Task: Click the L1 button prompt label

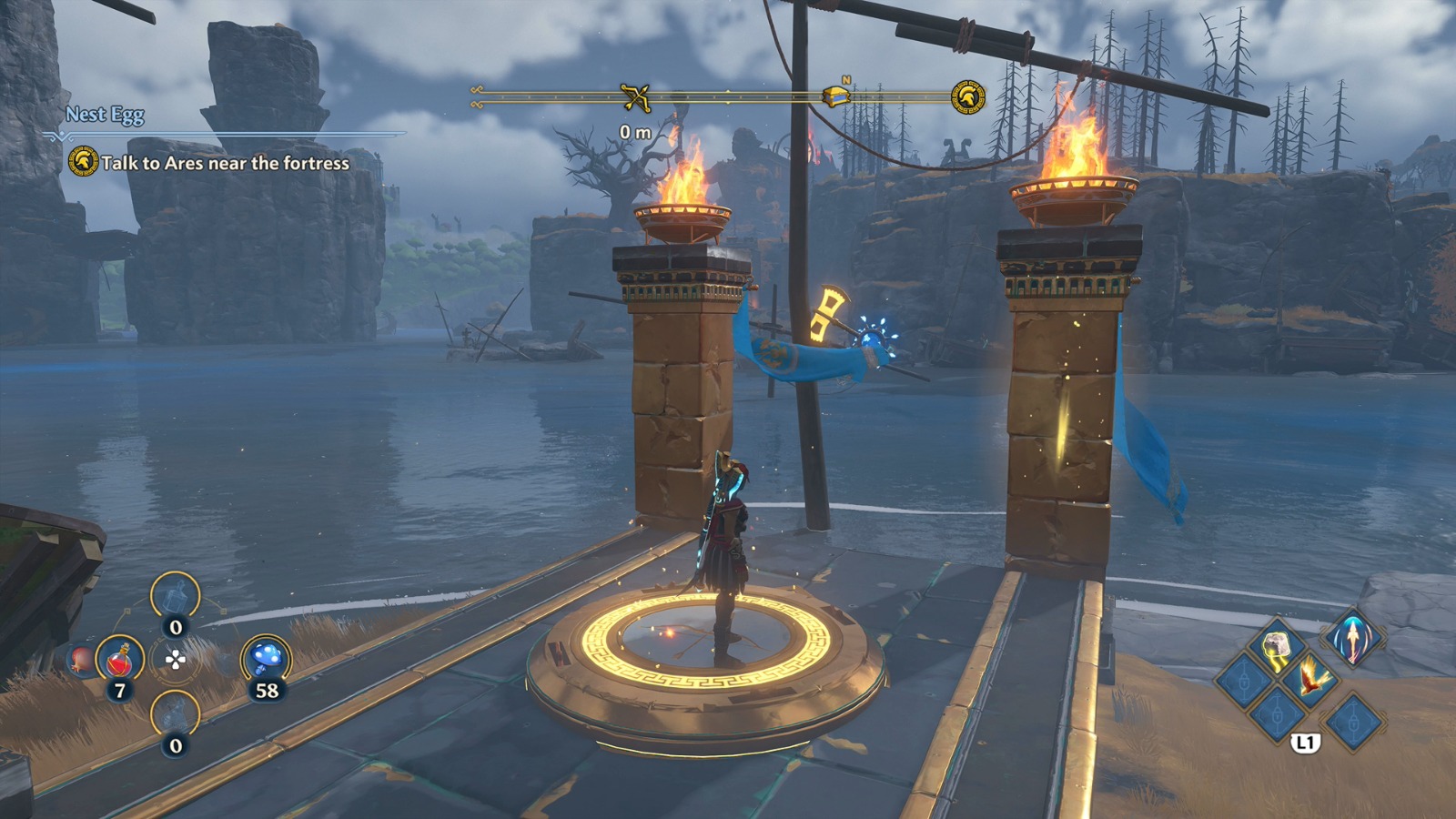Action: (x=1305, y=741)
